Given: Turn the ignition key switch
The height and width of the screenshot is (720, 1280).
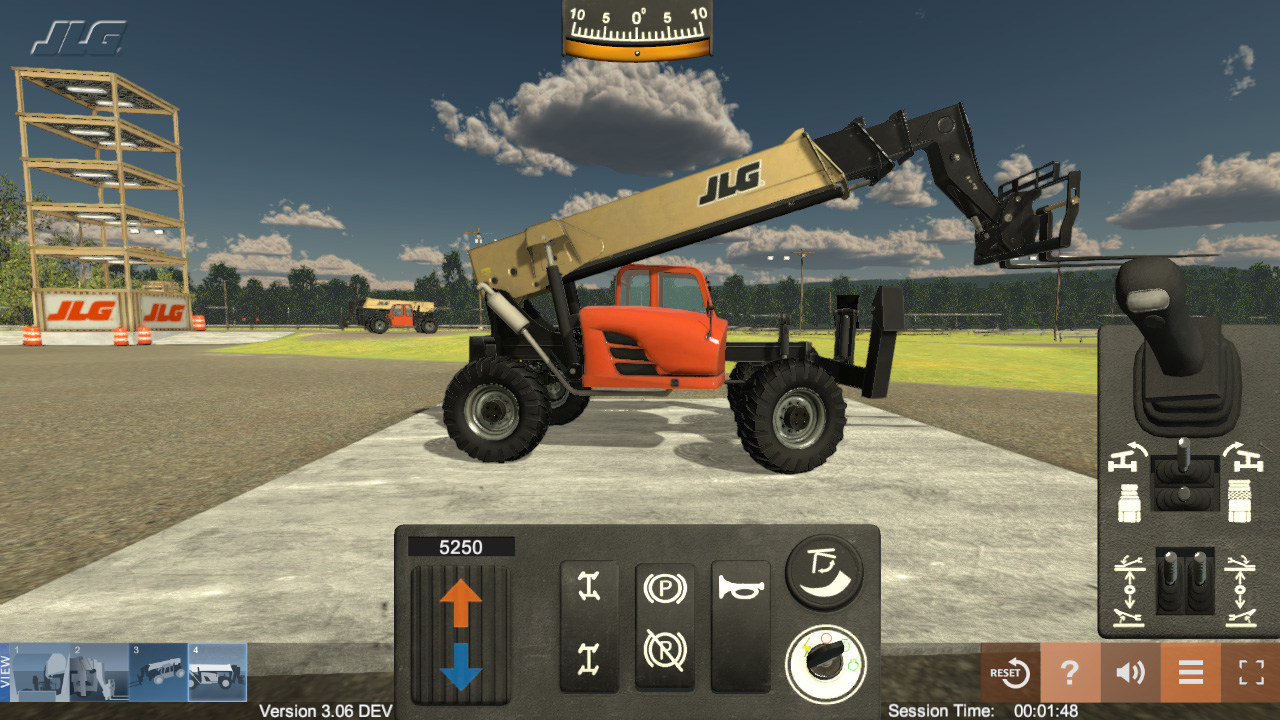Looking at the screenshot, I should [822, 659].
